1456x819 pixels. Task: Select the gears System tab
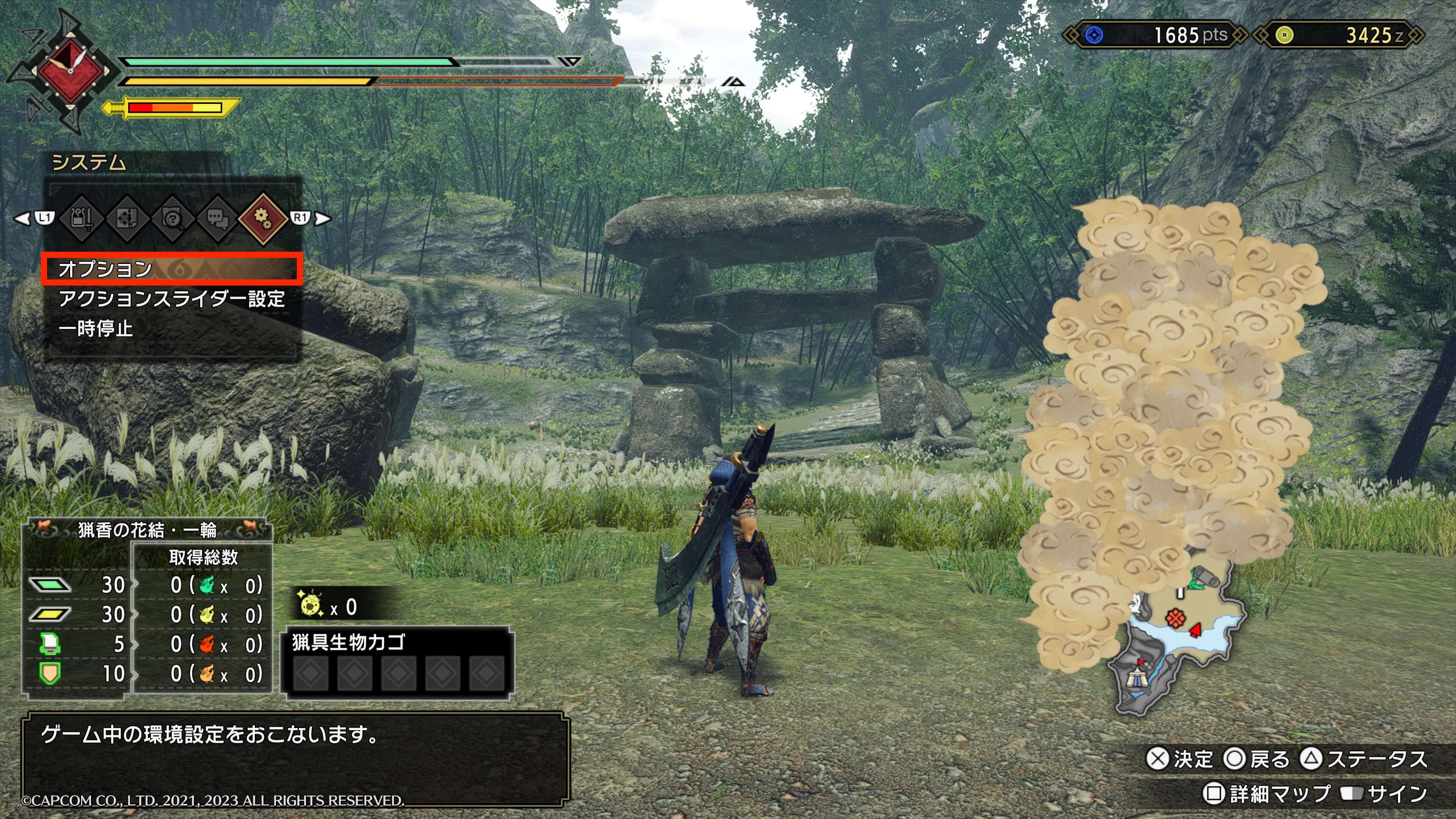pos(263,218)
